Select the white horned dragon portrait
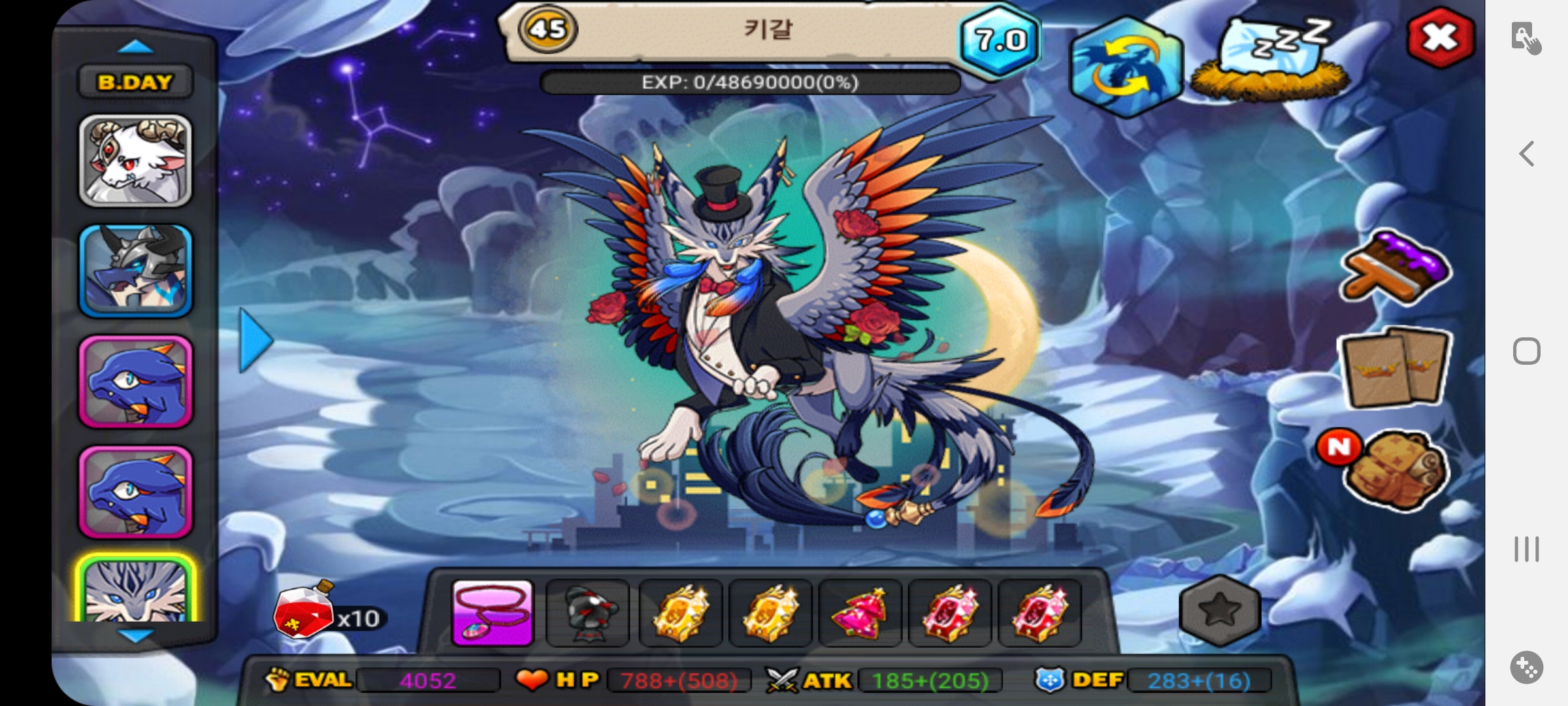The height and width of the screenshot is (706, 1568). 135,161
